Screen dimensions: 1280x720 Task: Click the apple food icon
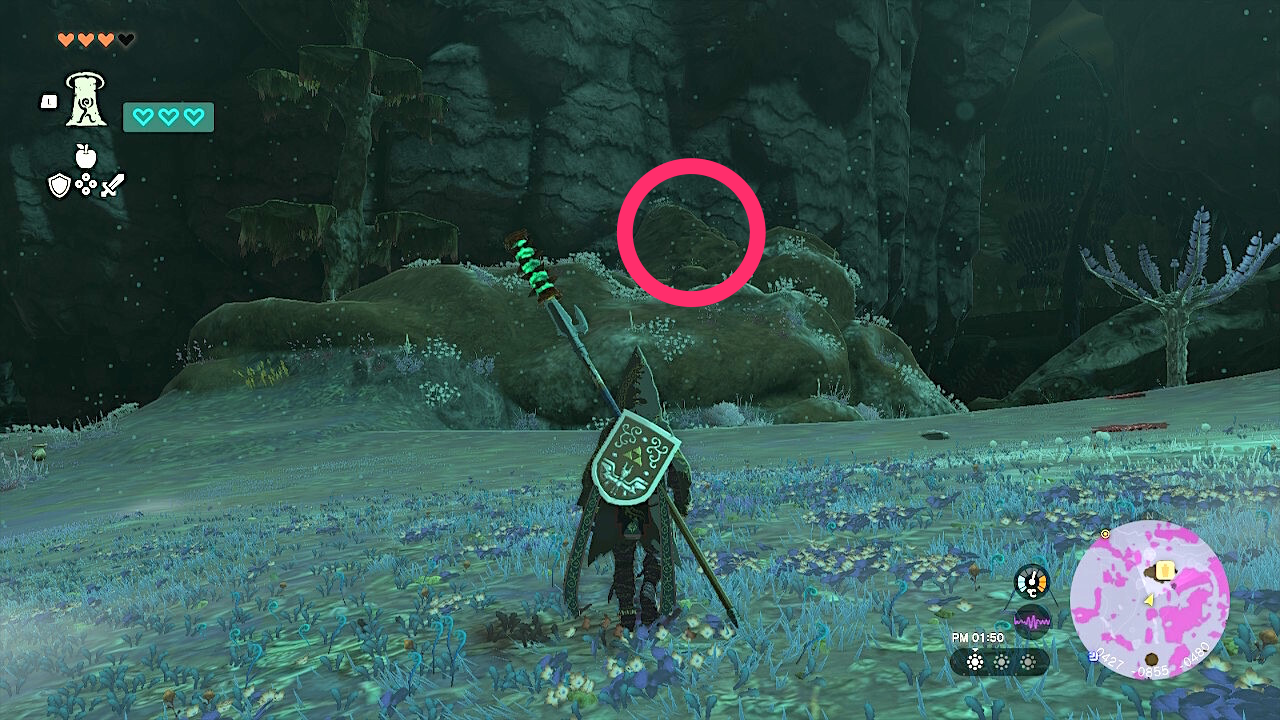tap(84, 156)
